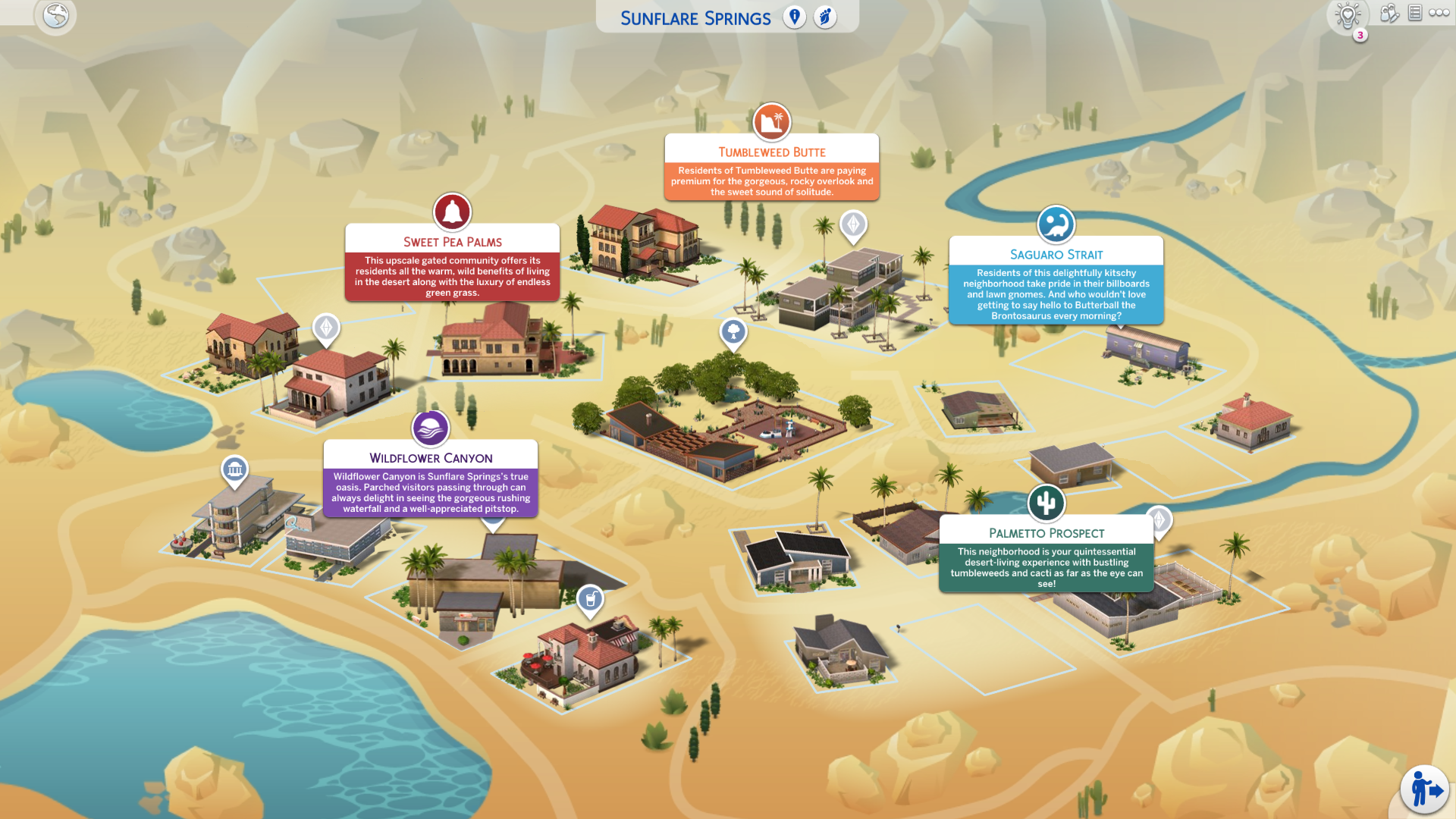The image size is (1456, 819).
Task: Open the world selection globe button
Action: [55, 15]
